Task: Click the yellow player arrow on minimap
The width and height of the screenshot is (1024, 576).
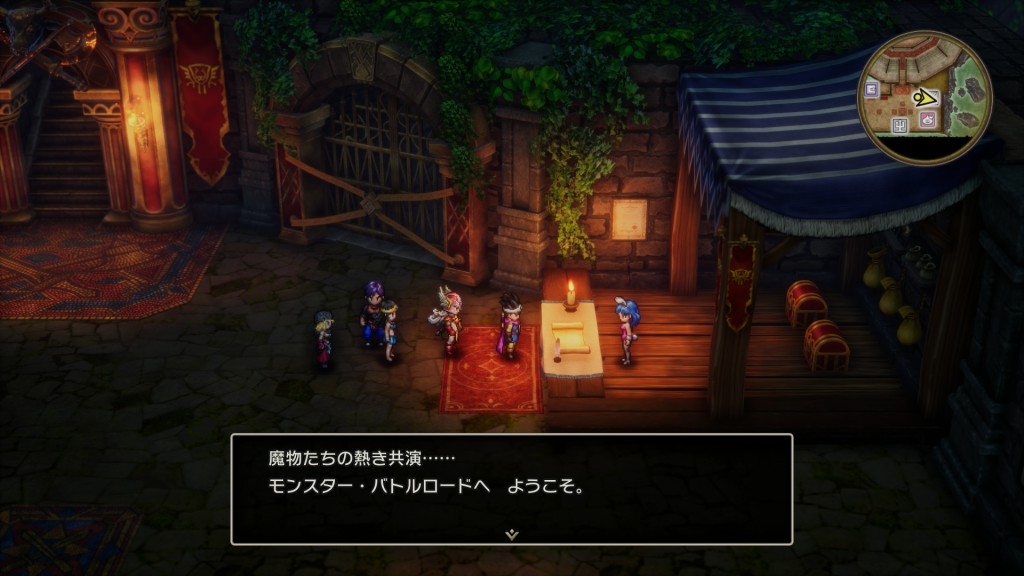Action: click(925, 97)
